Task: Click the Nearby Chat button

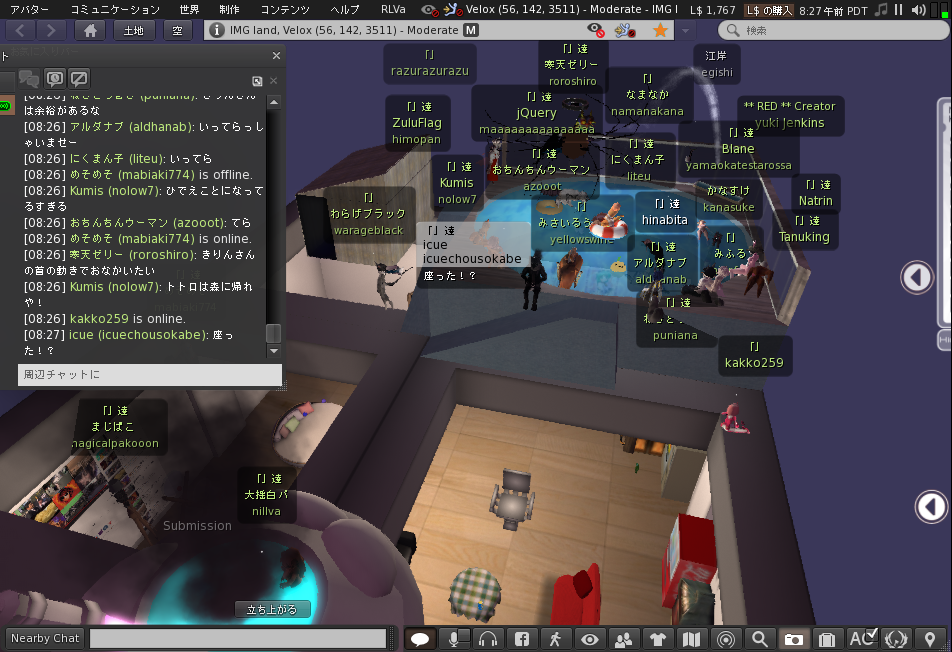Action: 45,638
